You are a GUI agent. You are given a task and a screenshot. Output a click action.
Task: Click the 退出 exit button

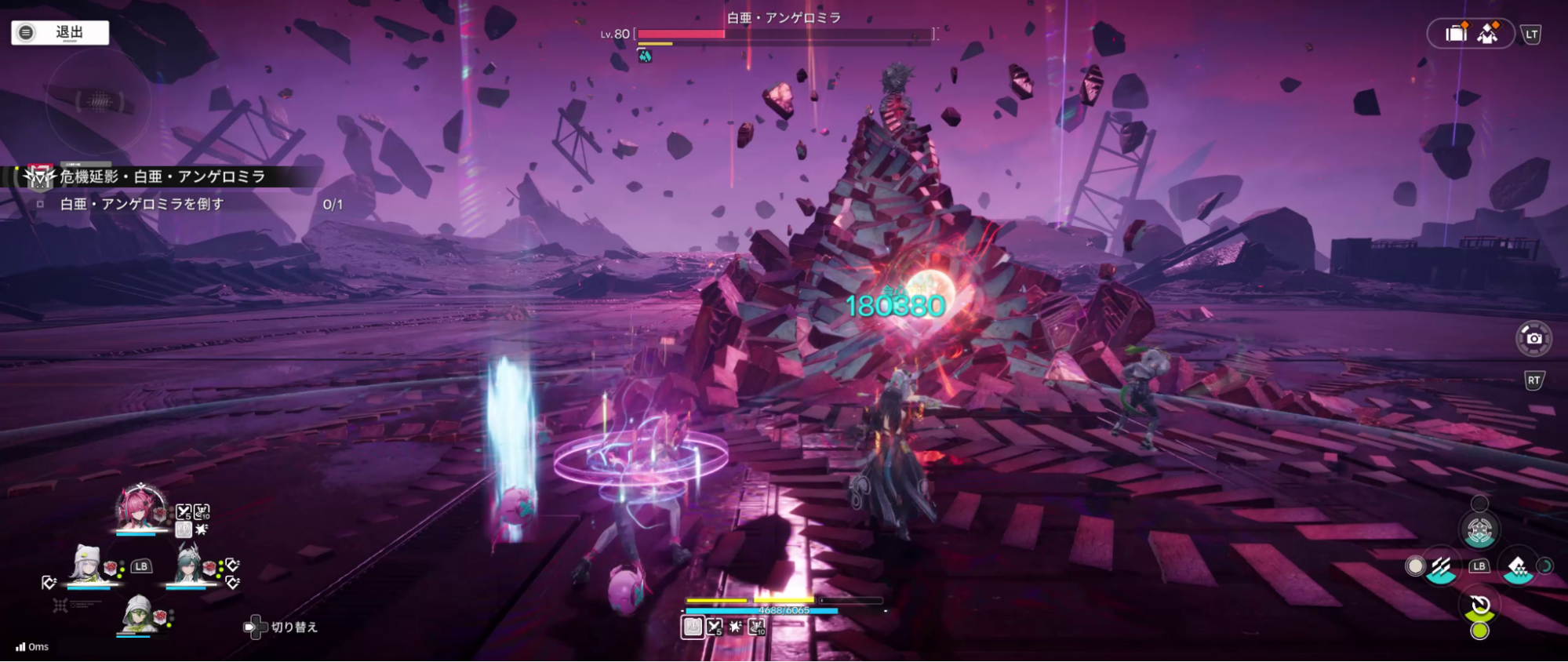tap(60, 32)
